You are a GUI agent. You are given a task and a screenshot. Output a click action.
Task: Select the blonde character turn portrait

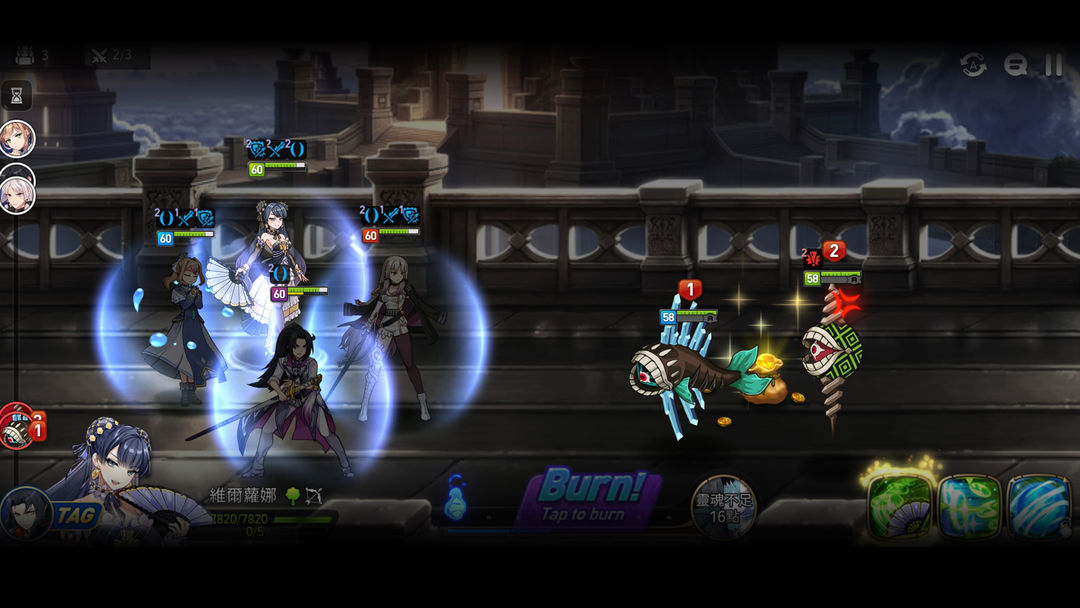17,139
